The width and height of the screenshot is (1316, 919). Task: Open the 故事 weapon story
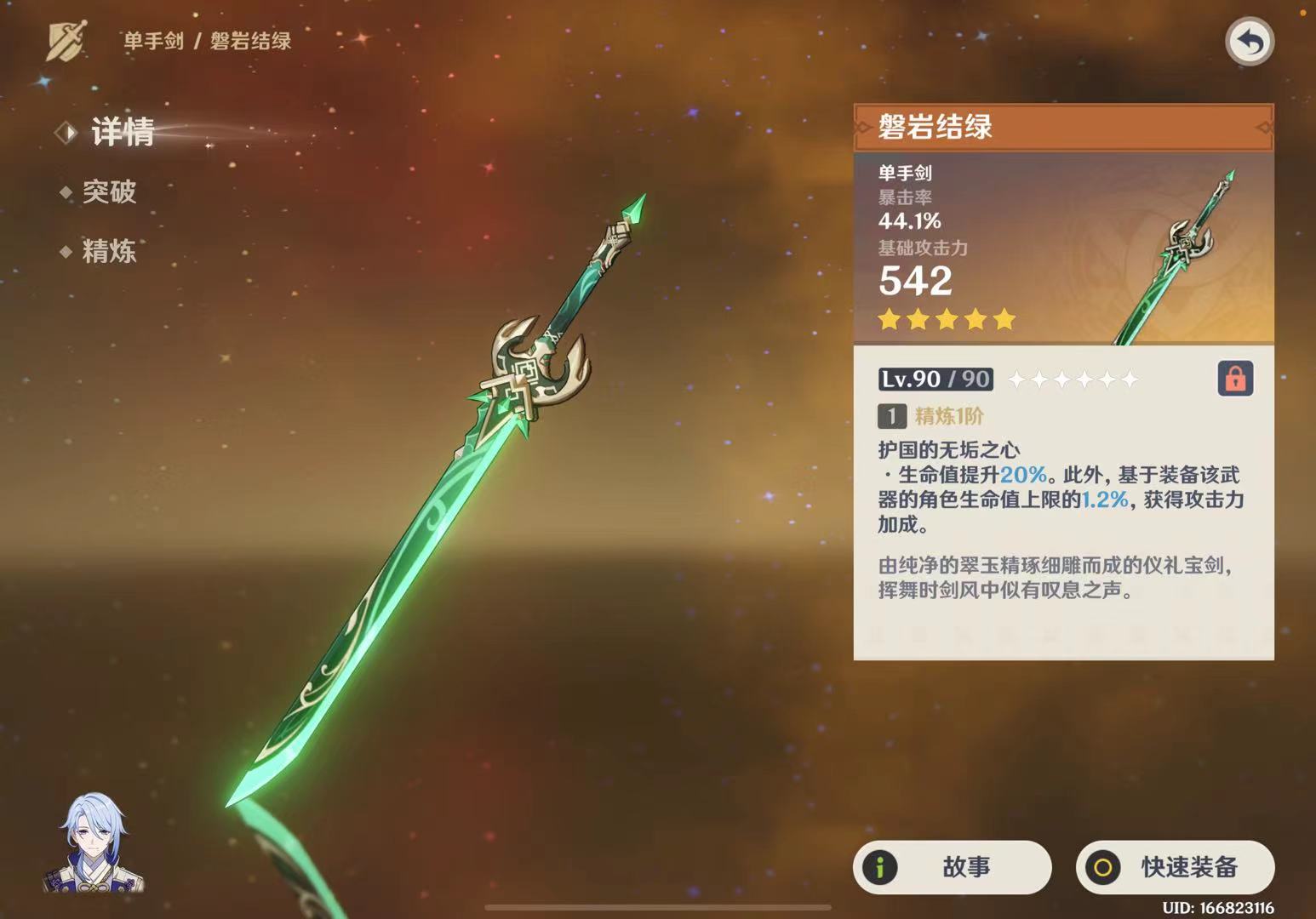point(952,867)
